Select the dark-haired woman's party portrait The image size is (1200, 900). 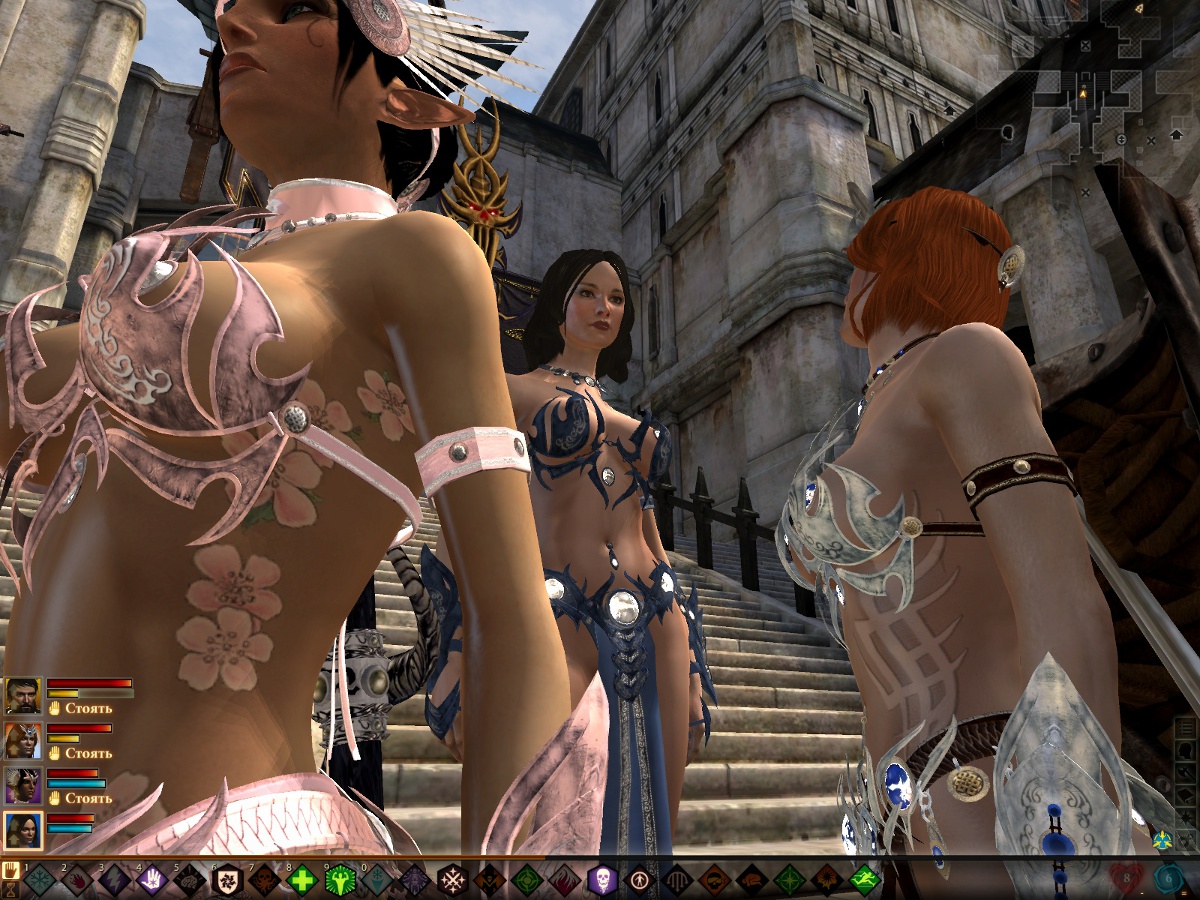pyautogui.click(x=22, y=830)
